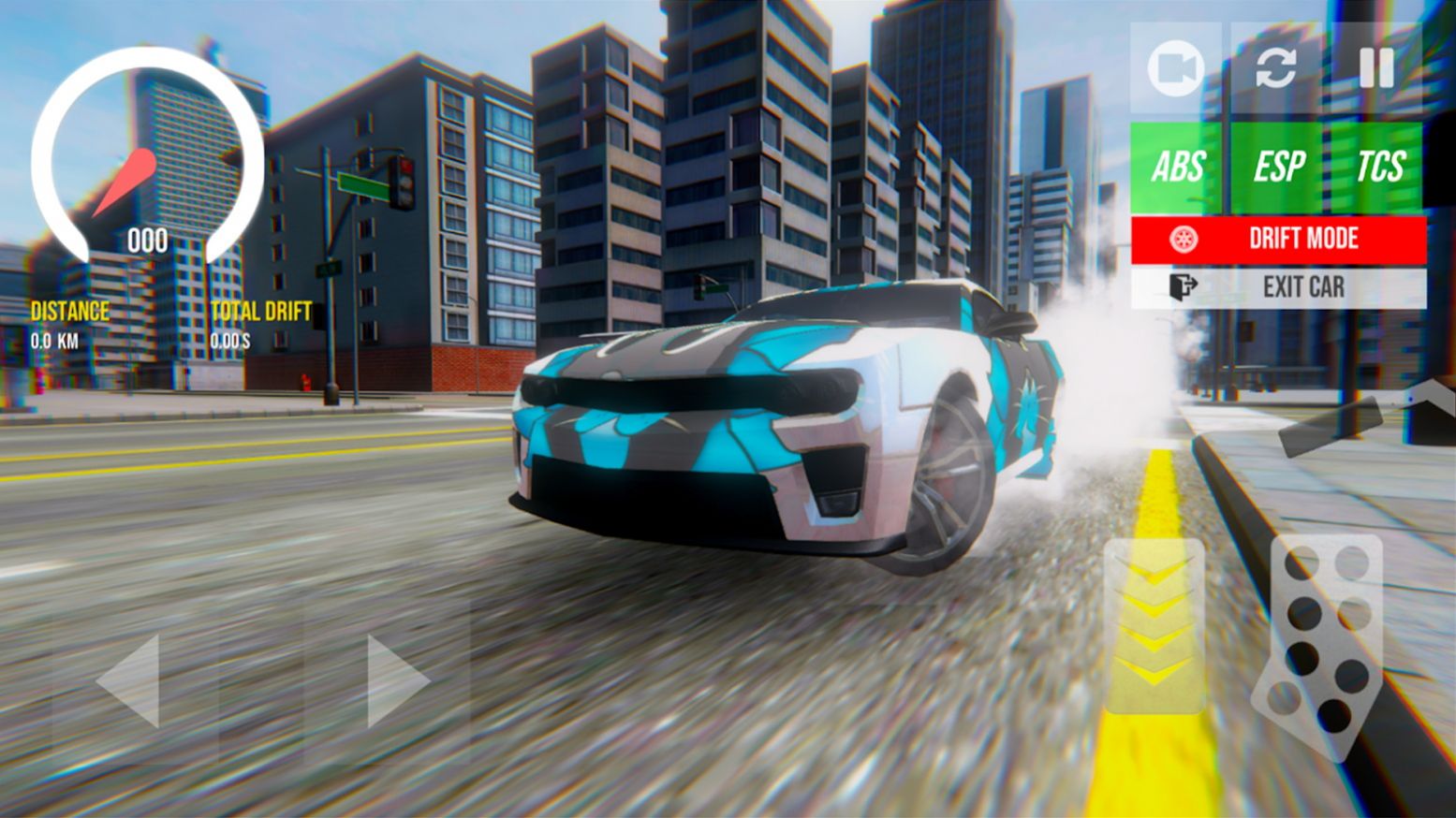Choose Exit Car

[x=1278, y=287]
